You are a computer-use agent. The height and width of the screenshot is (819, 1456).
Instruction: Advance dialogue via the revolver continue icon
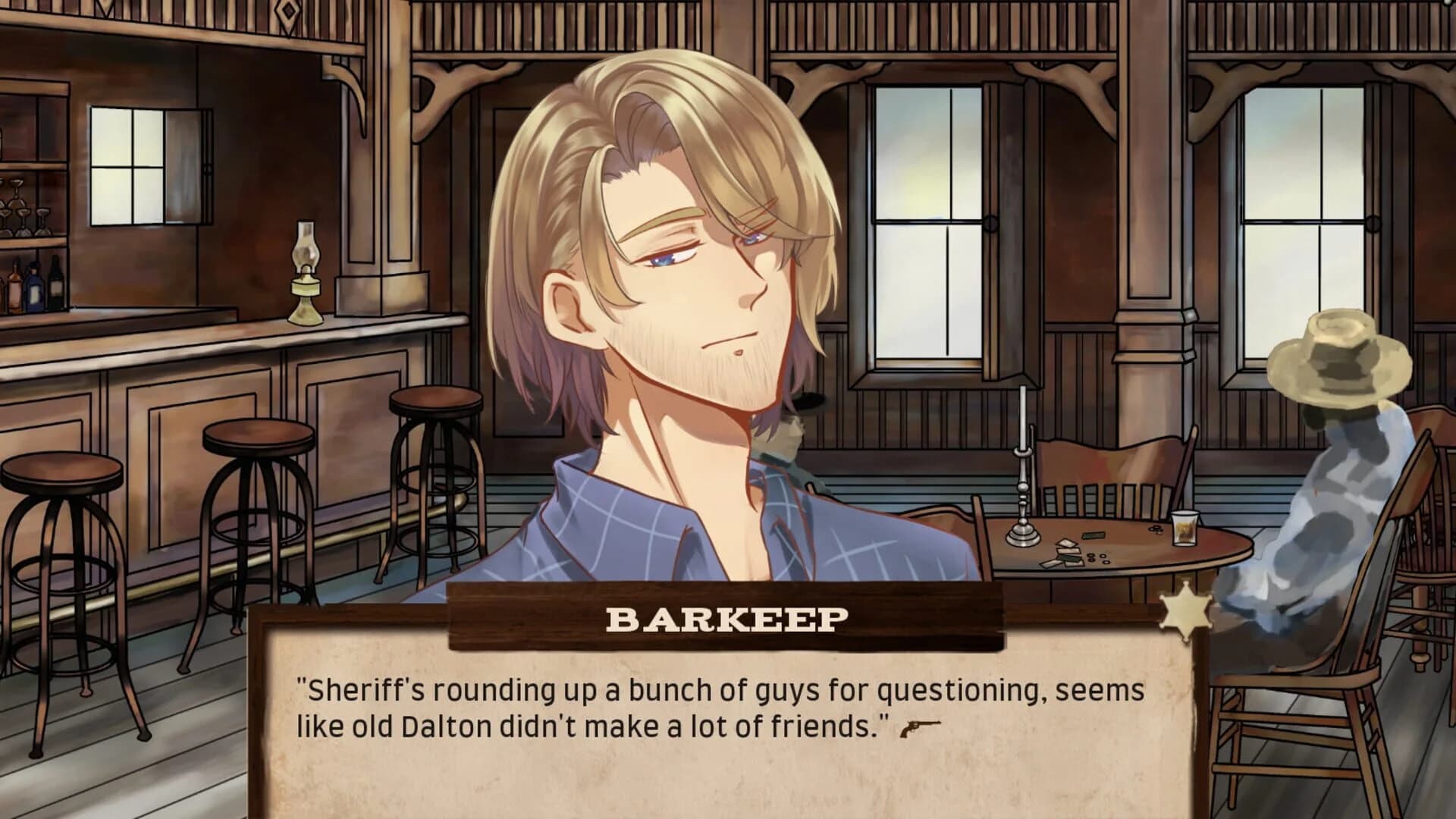(x=920, y=730)
